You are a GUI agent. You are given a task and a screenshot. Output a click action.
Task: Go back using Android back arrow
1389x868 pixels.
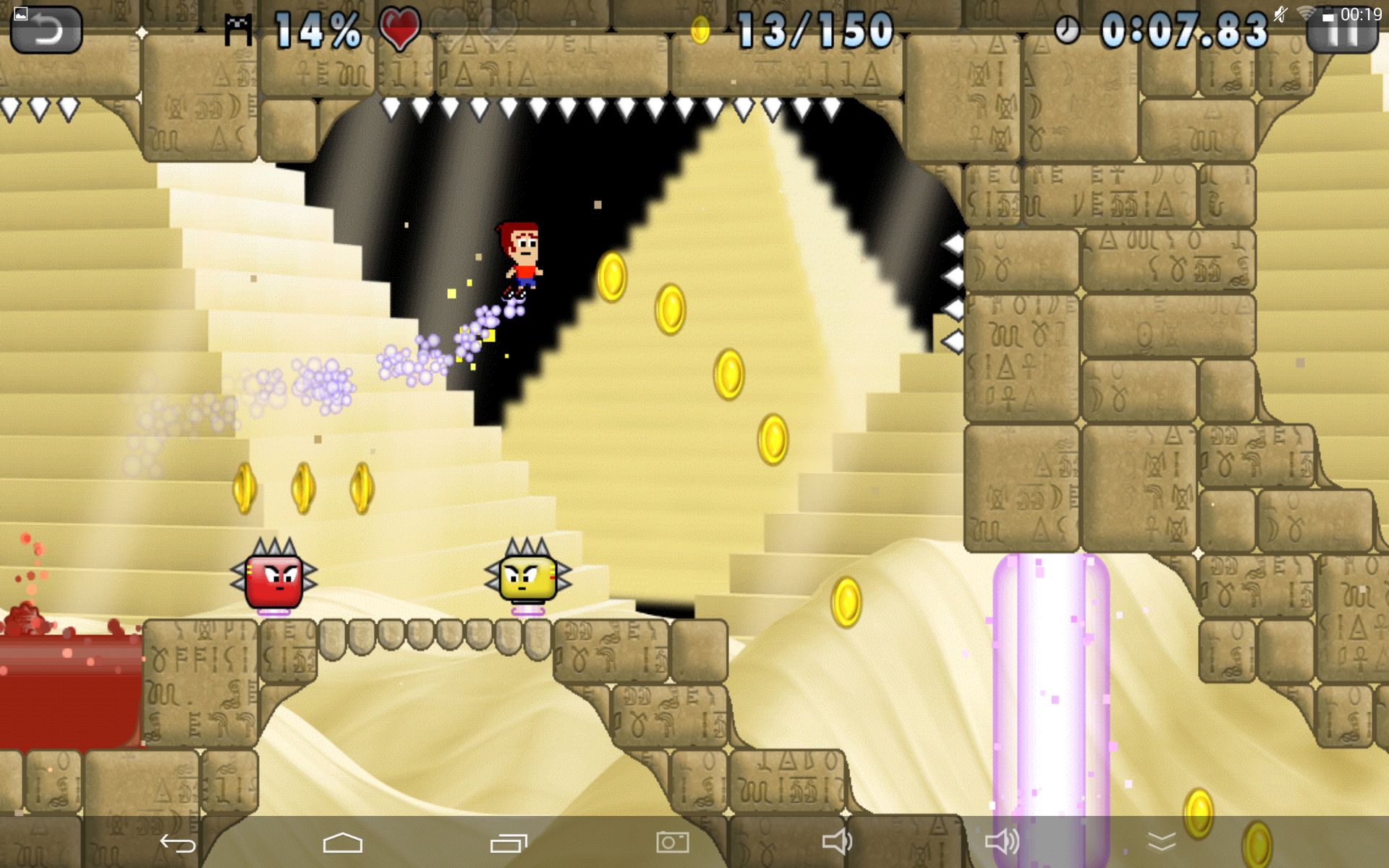tap(177, 843)
